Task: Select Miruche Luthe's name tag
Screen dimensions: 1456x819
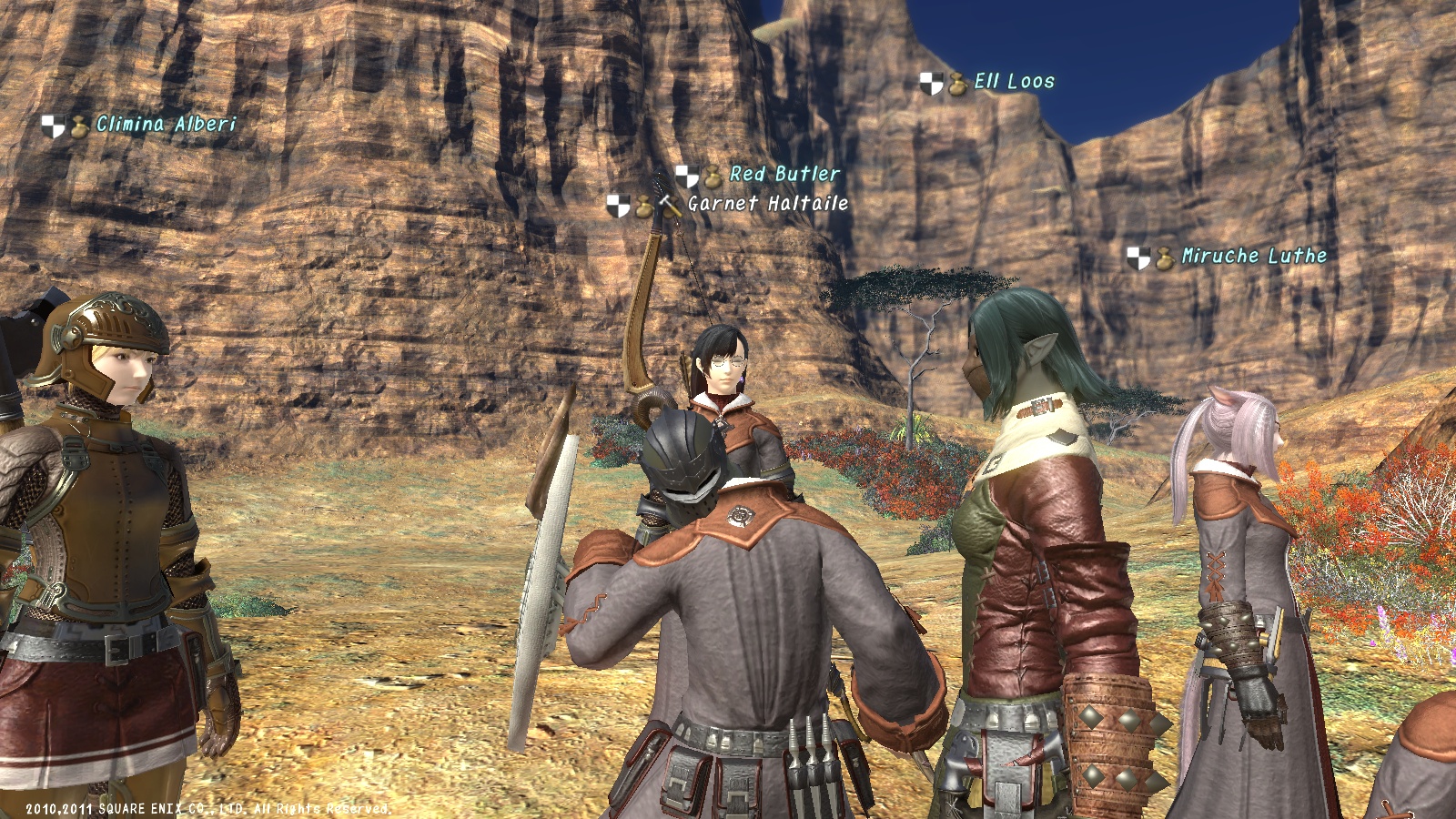Action: pyautogui.click(x=1253, y=257)
